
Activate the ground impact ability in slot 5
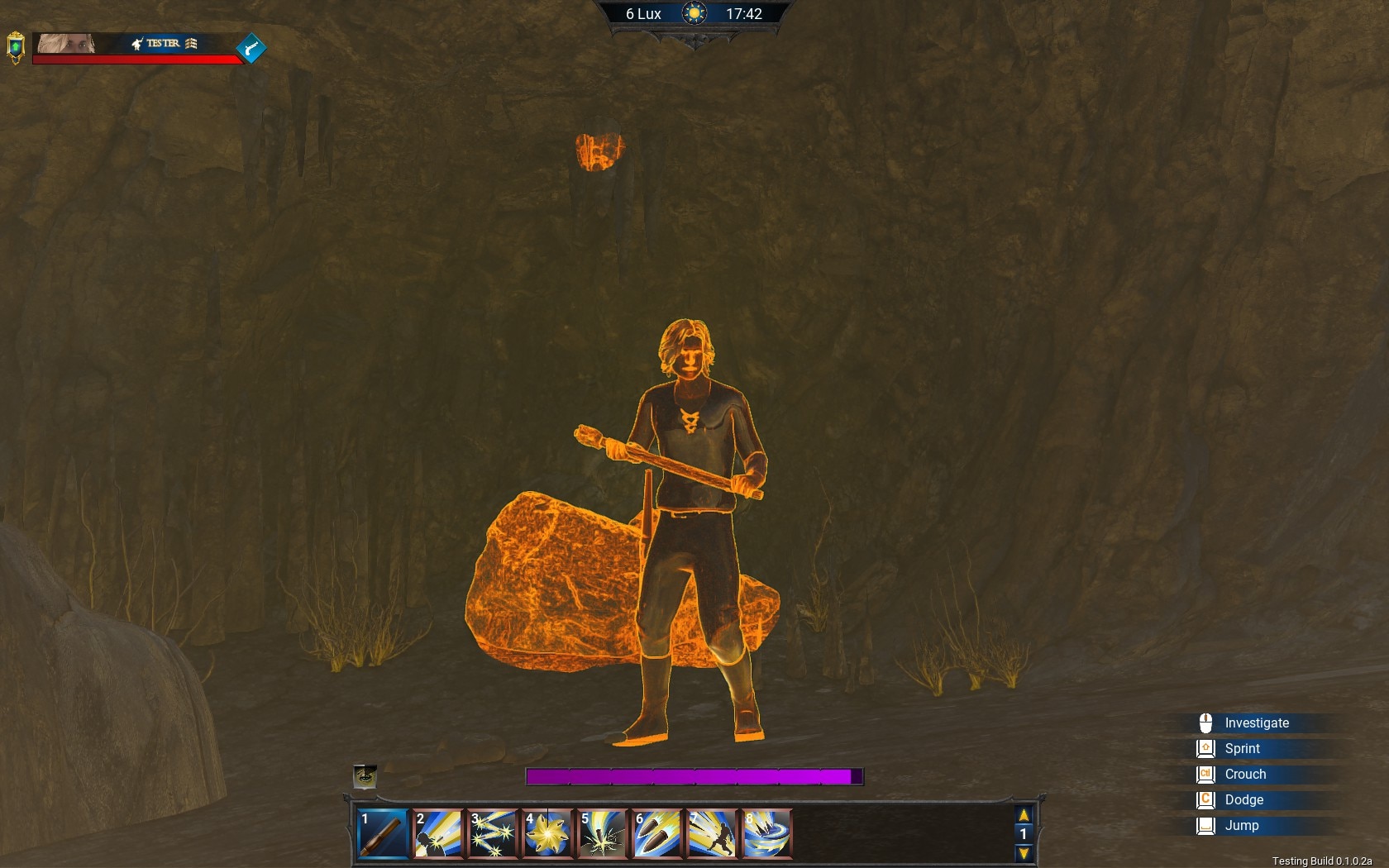point(603,833)
